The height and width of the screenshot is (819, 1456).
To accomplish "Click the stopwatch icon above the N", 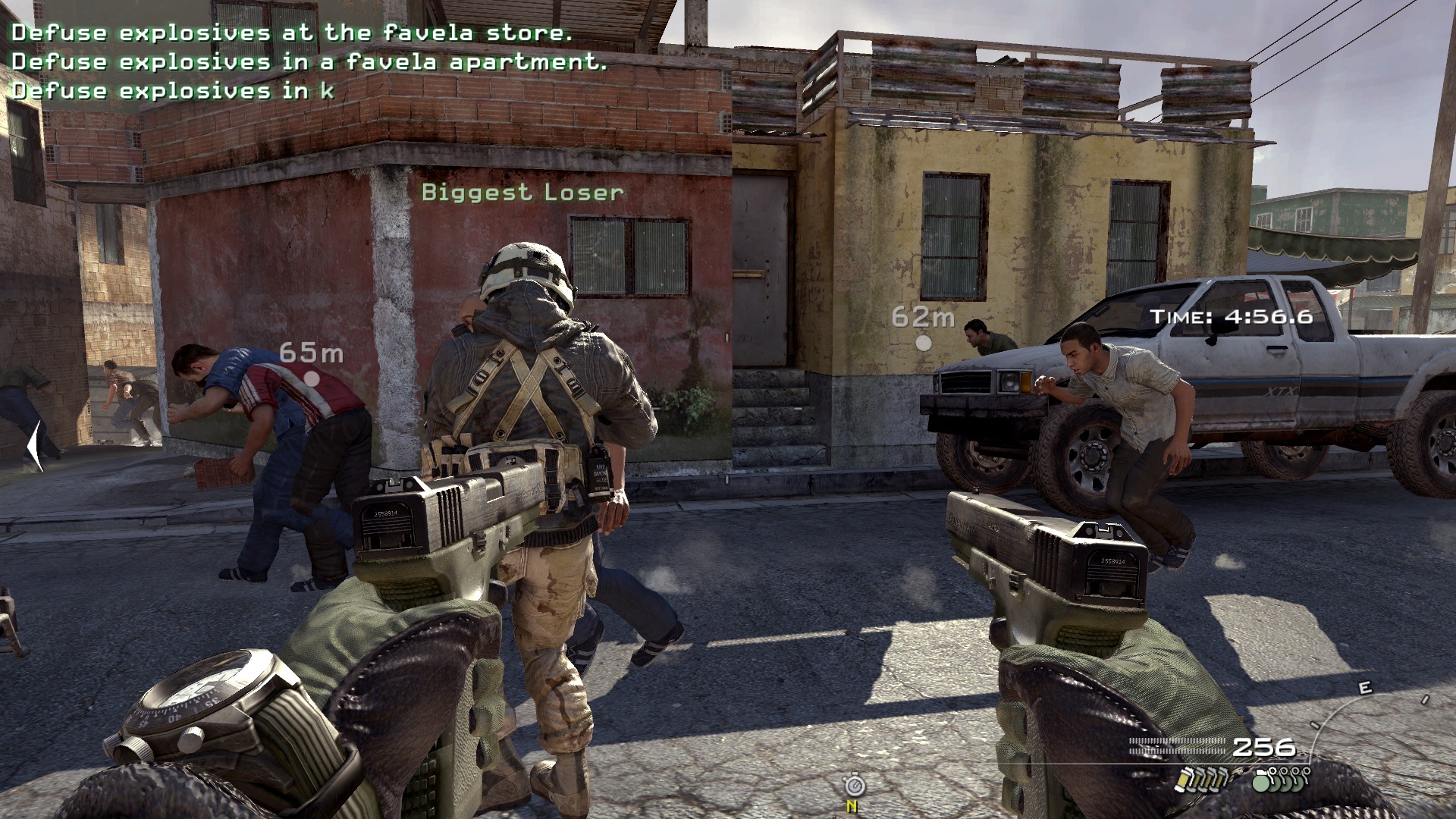I will (854, 784).
